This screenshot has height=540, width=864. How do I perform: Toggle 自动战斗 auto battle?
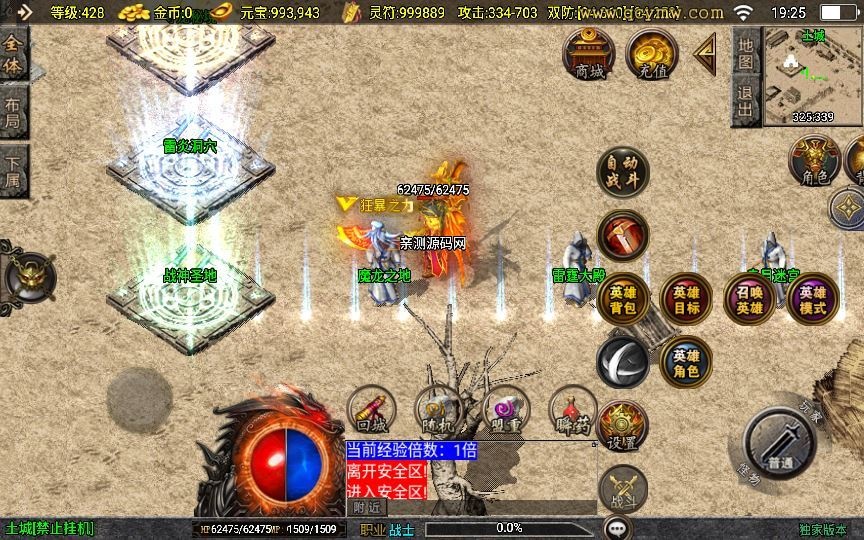click(622, 173)
